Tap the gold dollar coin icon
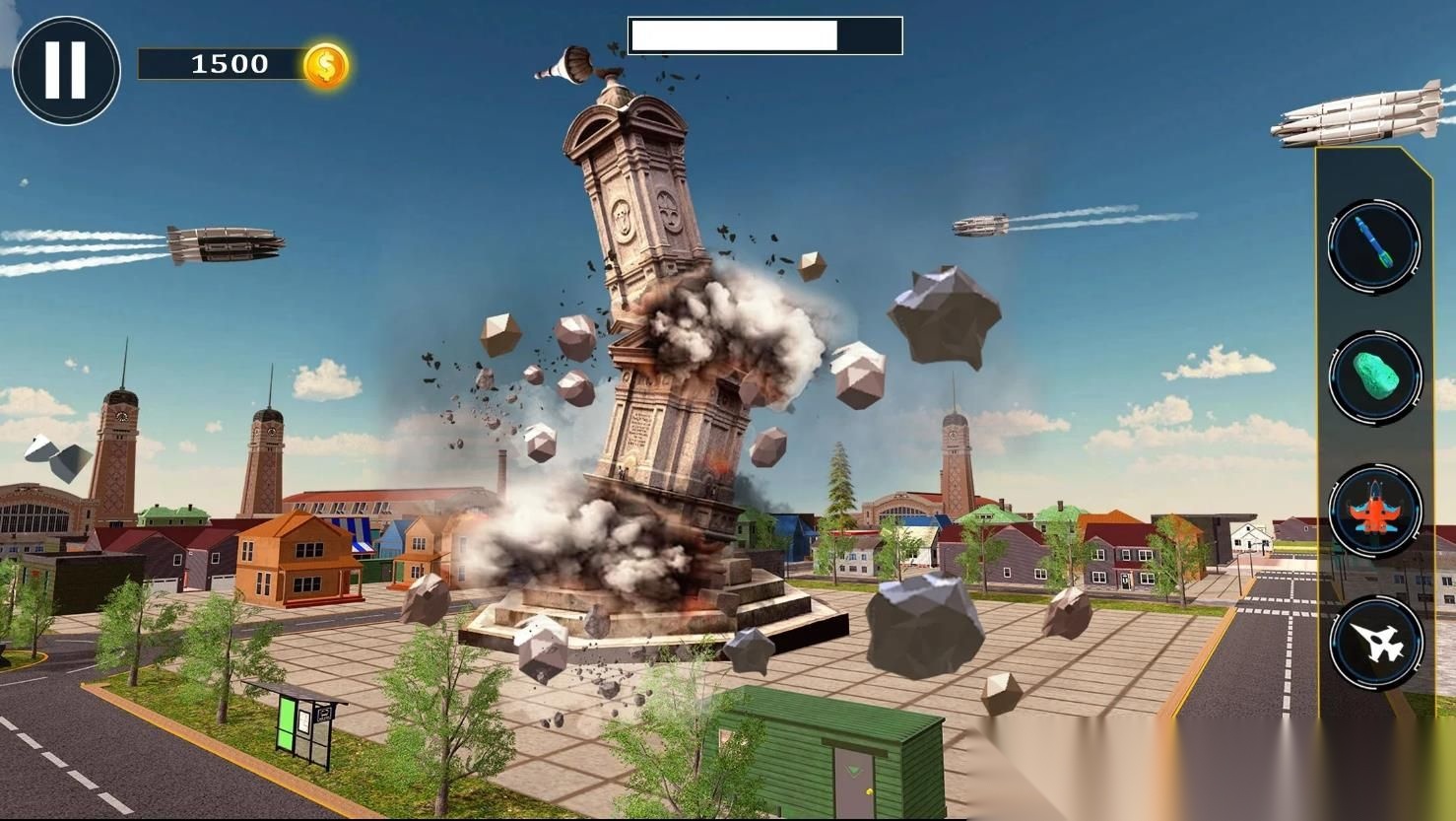The image size is (1456, 821). pyautogui.click(x=326, y=66)
